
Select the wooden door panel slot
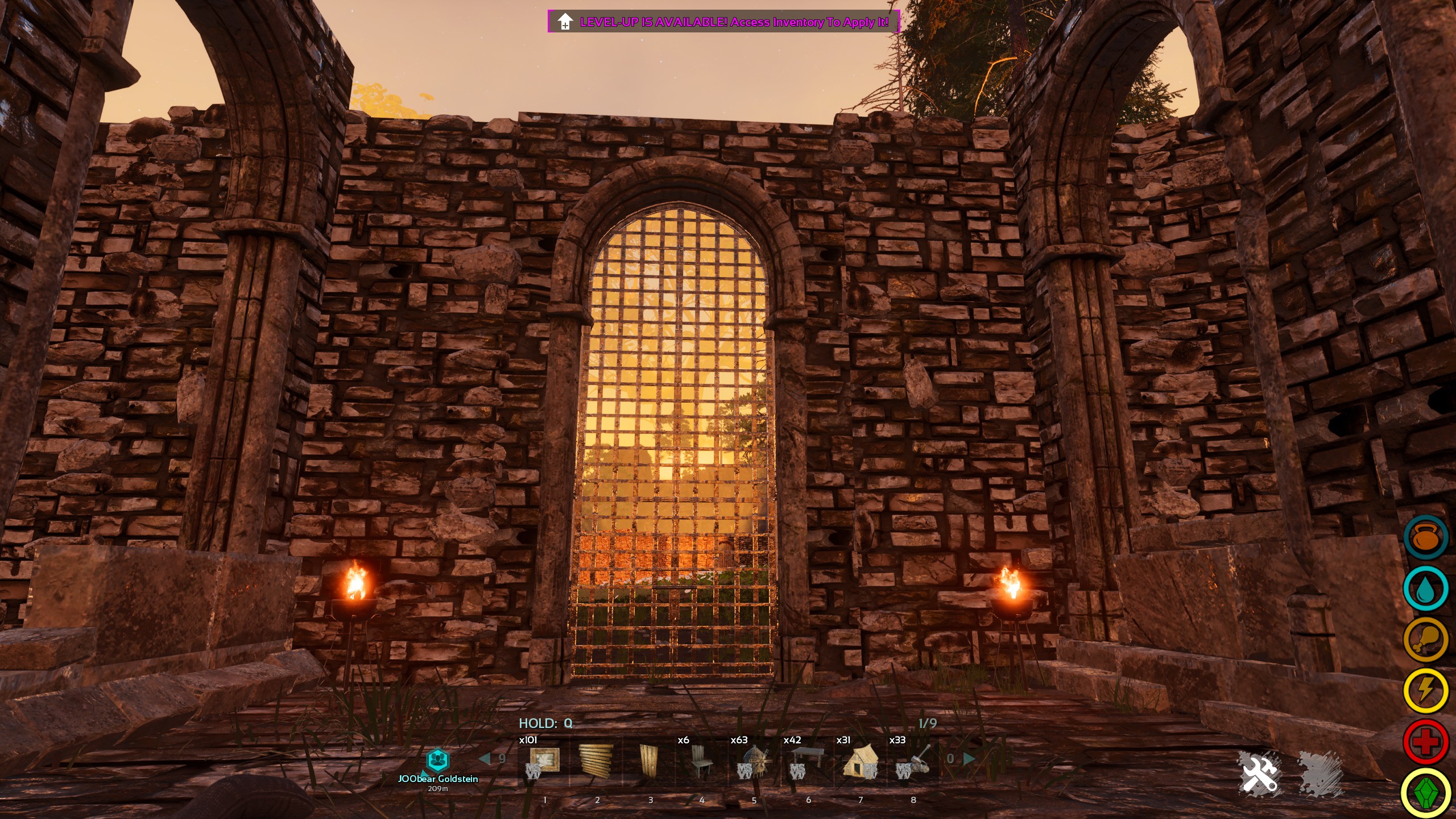648,761
